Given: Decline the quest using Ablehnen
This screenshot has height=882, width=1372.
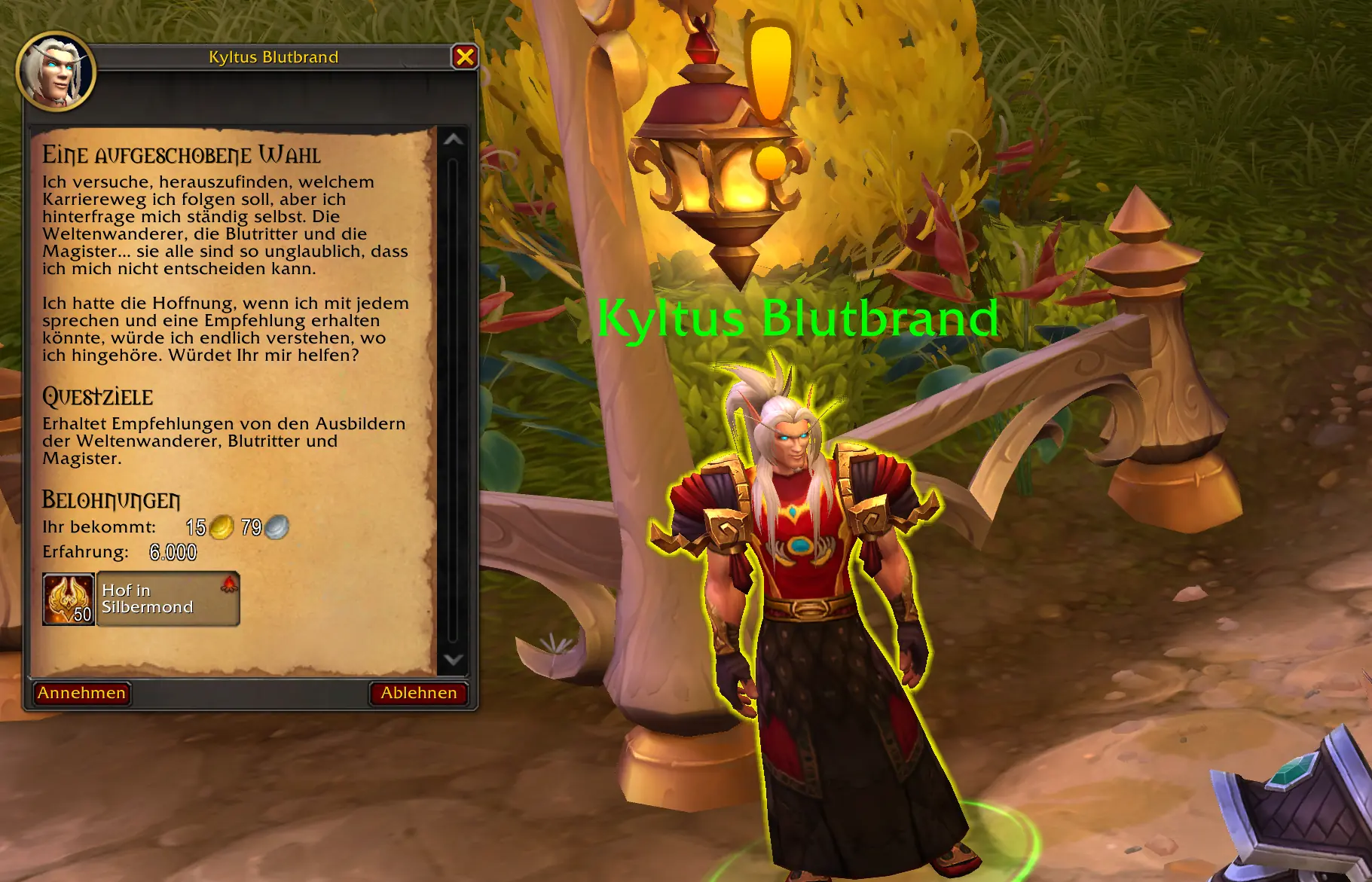Looking at the screenshot, I should pyautogui.click(x=420, y=694).
